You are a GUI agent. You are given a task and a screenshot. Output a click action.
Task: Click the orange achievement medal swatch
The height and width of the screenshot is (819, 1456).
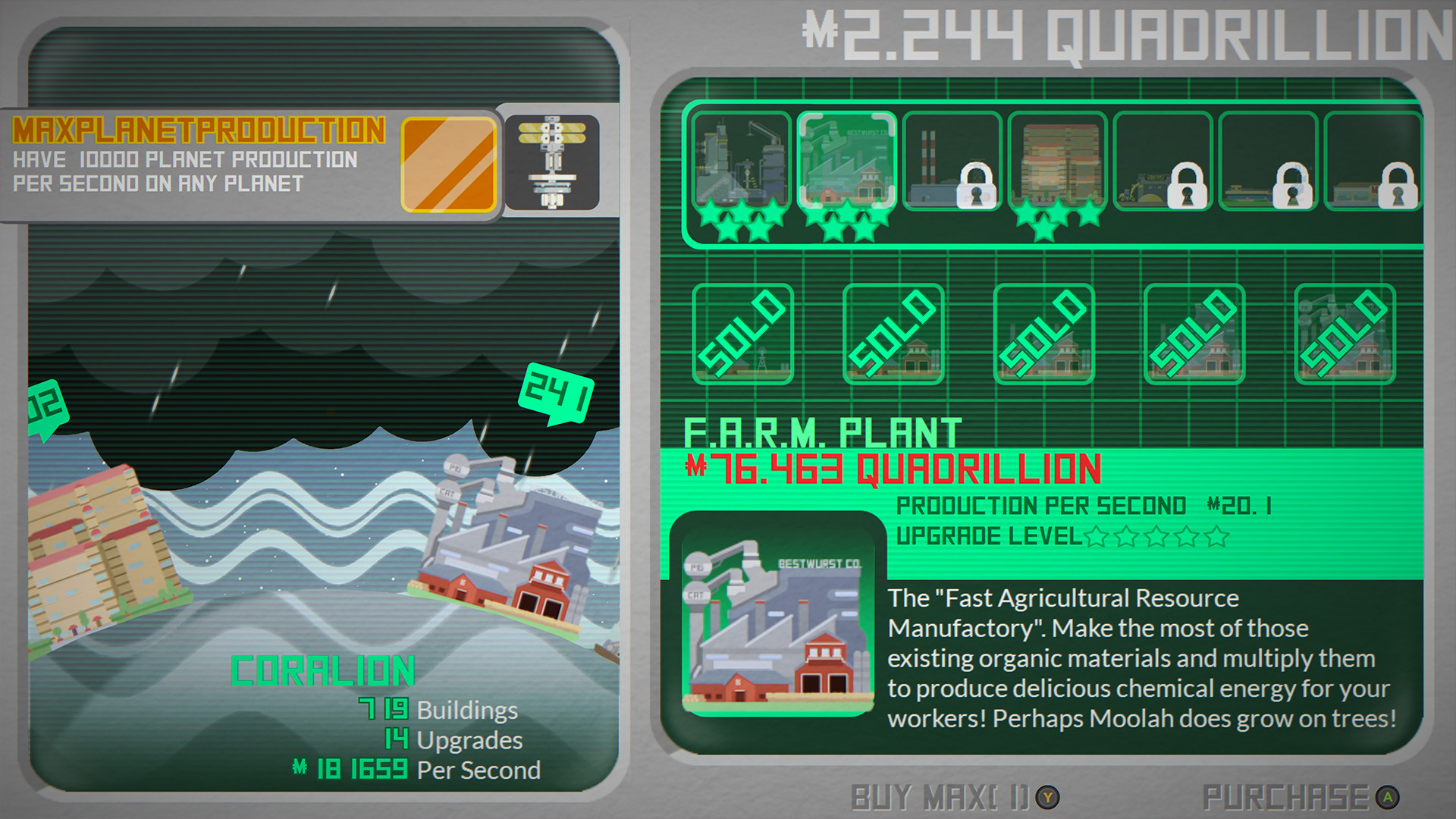pos(449,163)
